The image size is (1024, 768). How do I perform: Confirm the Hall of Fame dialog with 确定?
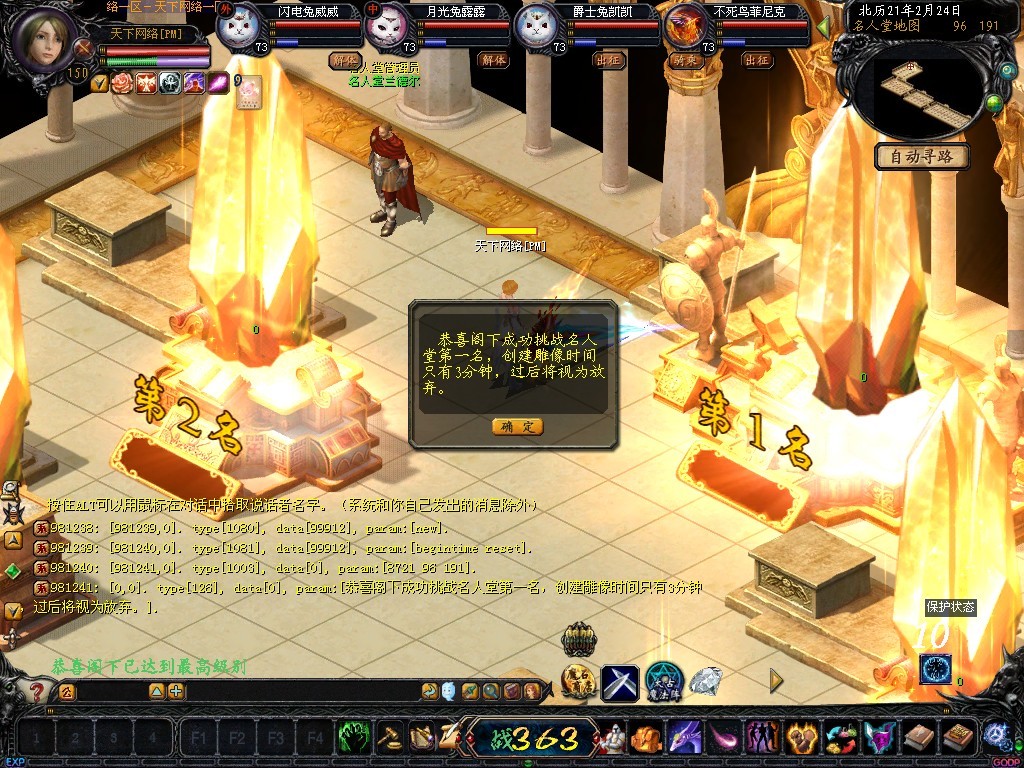click(517, 426)
